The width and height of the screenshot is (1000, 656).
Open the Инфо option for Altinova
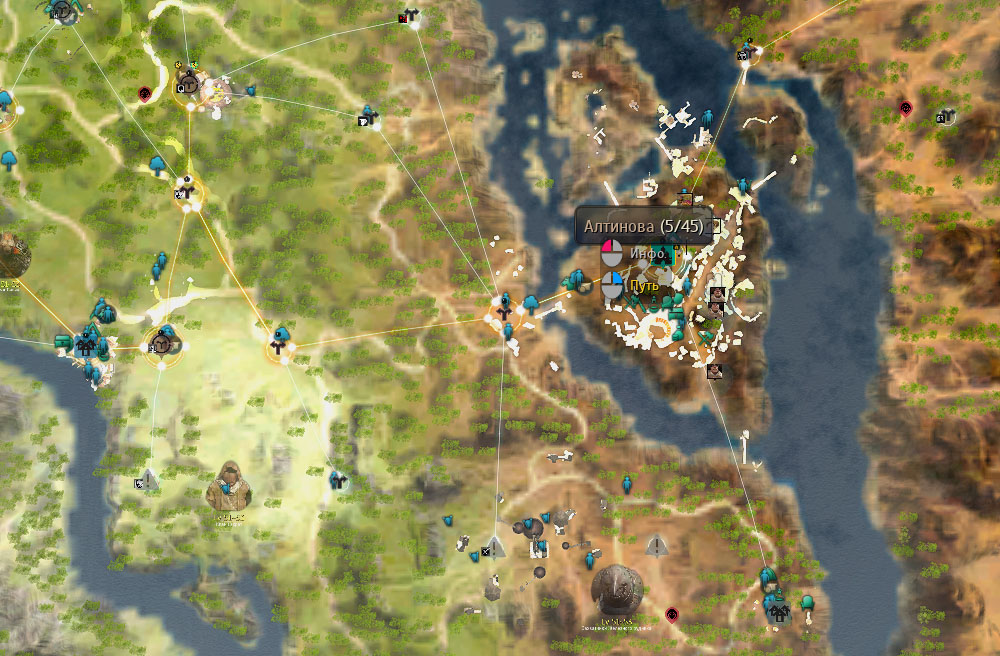[647, 254]
